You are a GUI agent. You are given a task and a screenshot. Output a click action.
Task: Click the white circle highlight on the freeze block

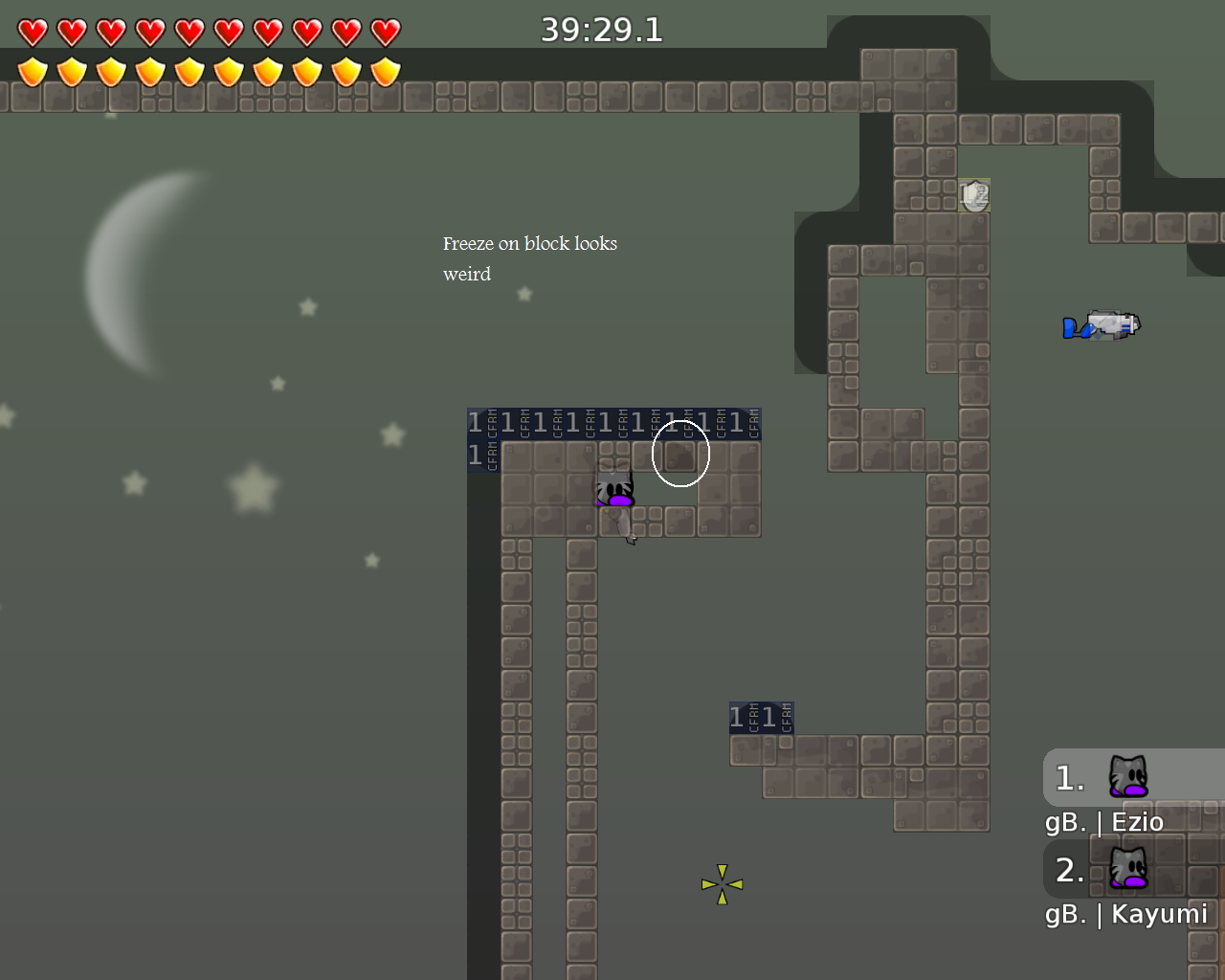pos(680,456)
